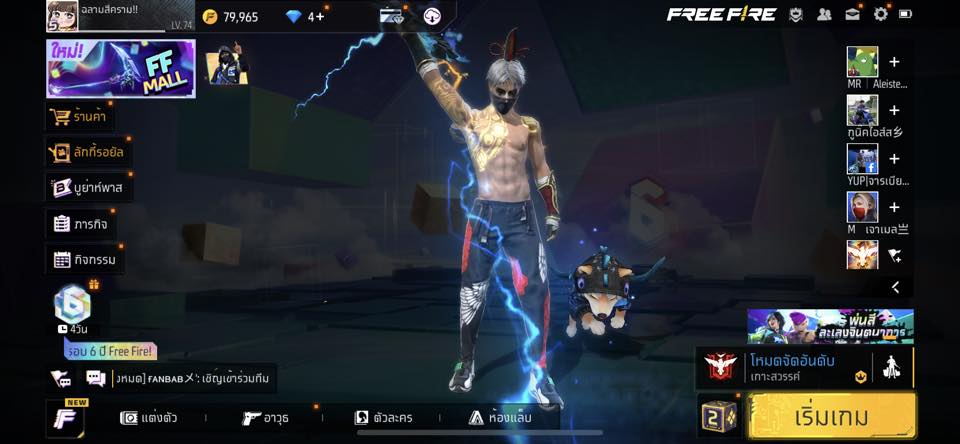Open the paint-splash event banner above mode select
Viewport: 960px width, 444px height.
tap(830, 326)
